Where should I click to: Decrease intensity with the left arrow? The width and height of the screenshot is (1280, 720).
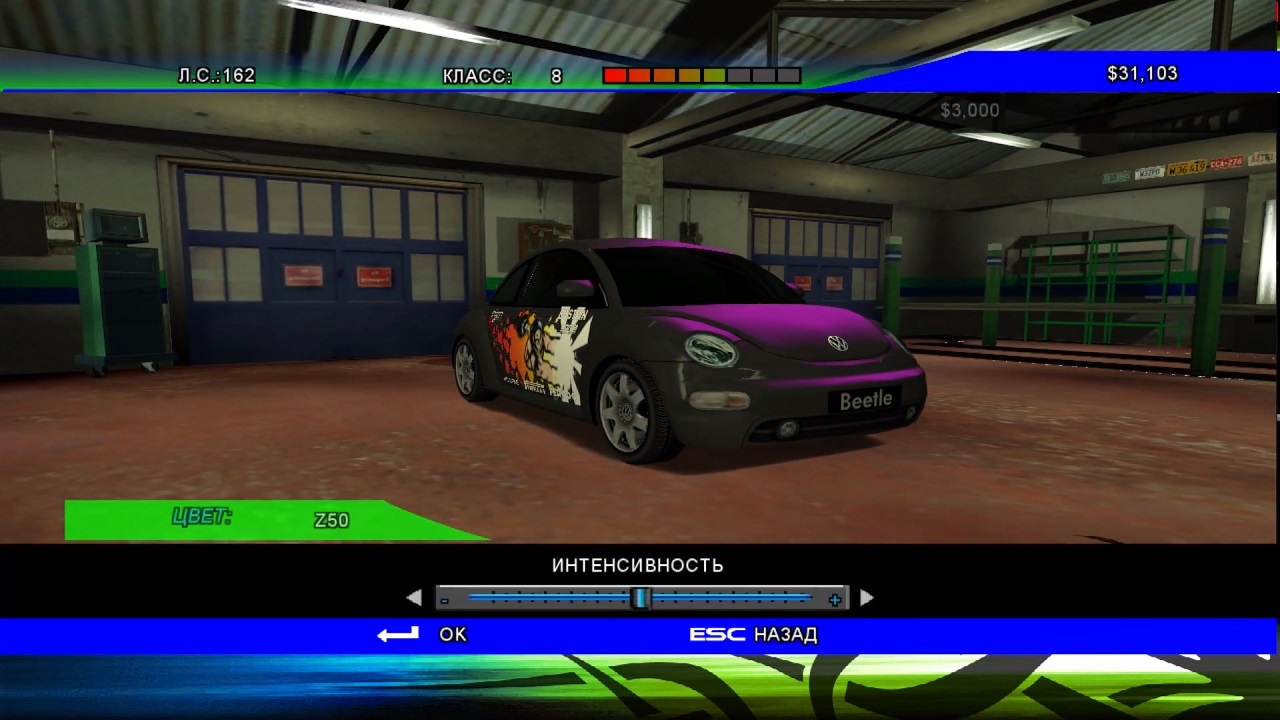click(414, 598)
